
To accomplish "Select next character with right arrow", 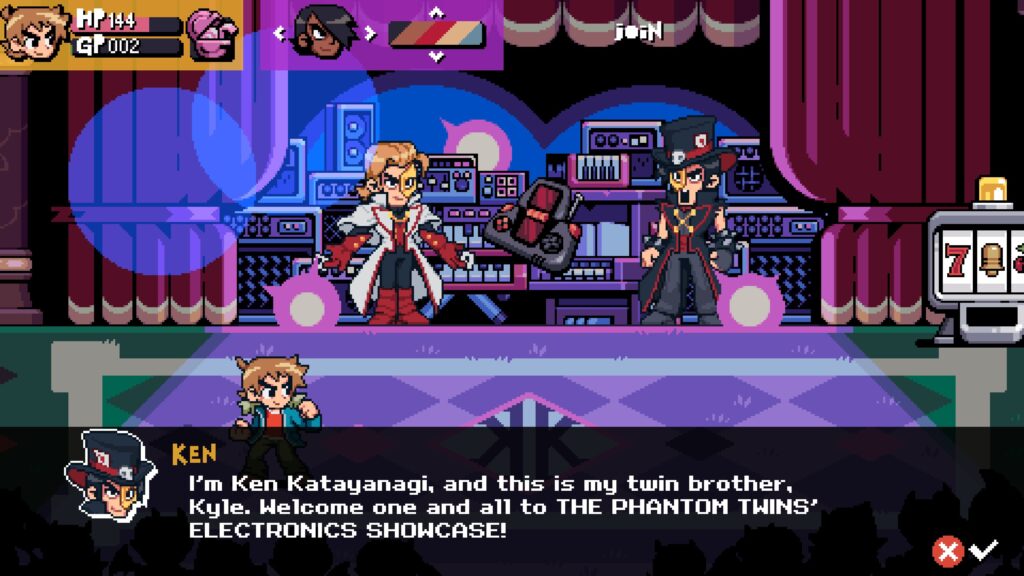I will coord(369,33).
